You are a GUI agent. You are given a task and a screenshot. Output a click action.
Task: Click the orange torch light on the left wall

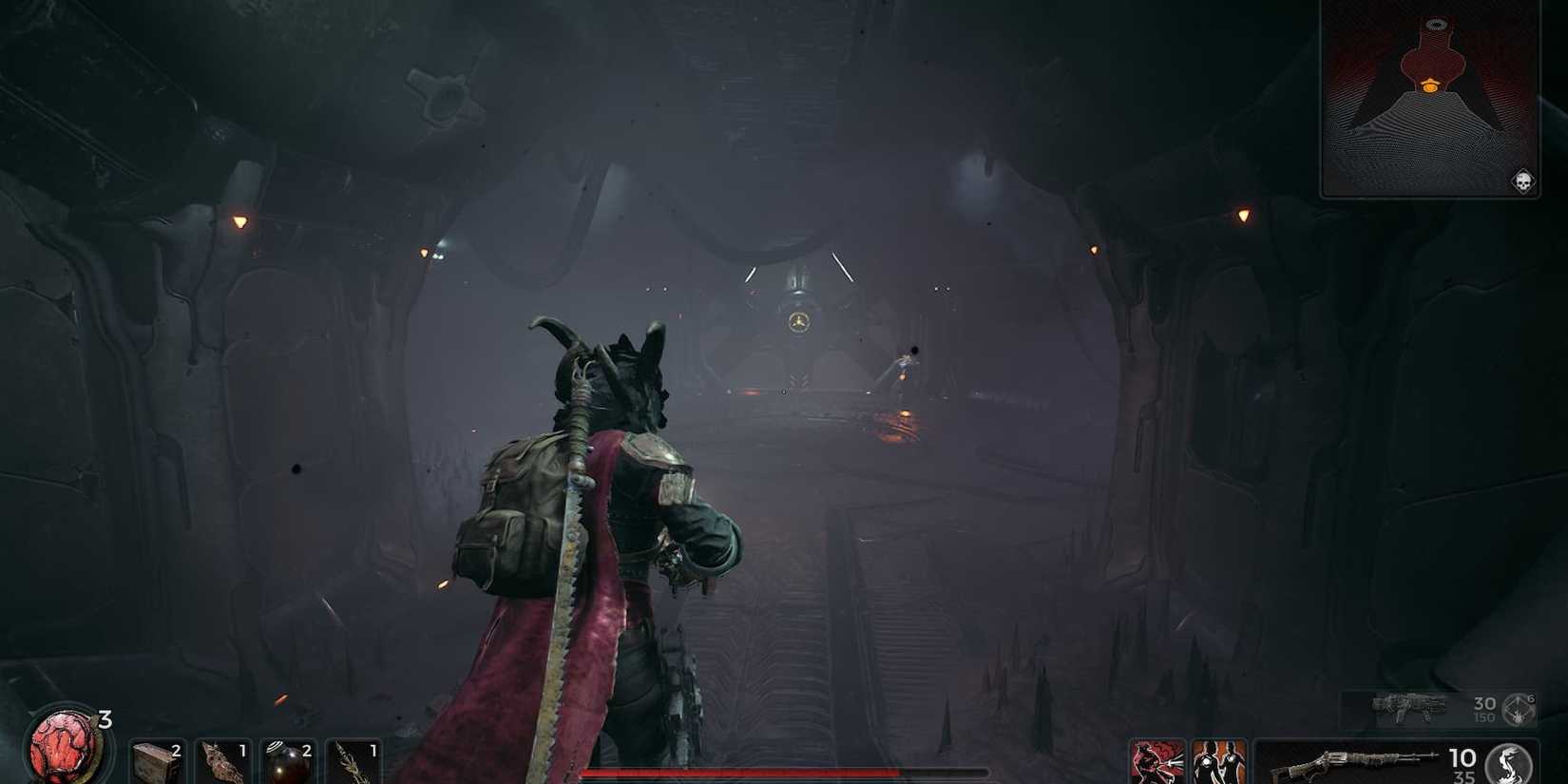[239, 220]
